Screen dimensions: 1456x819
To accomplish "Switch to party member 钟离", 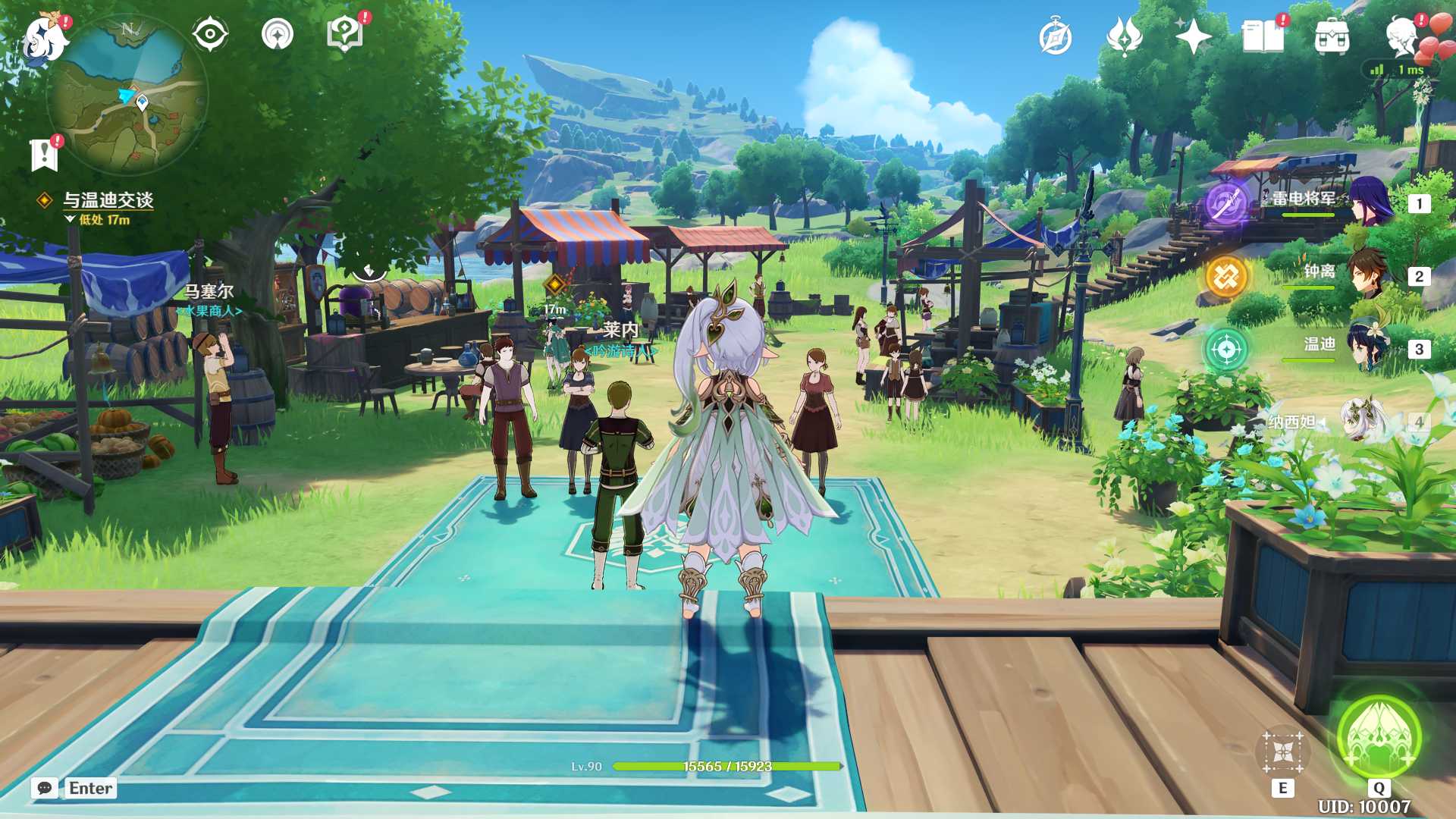I will pyautogui.click(x=1369, y=275).
